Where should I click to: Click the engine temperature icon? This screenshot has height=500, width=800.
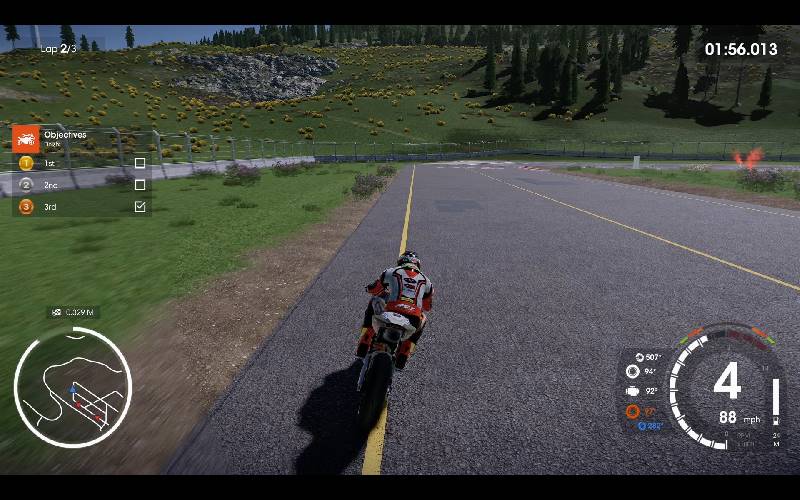(x=632, y=391)
